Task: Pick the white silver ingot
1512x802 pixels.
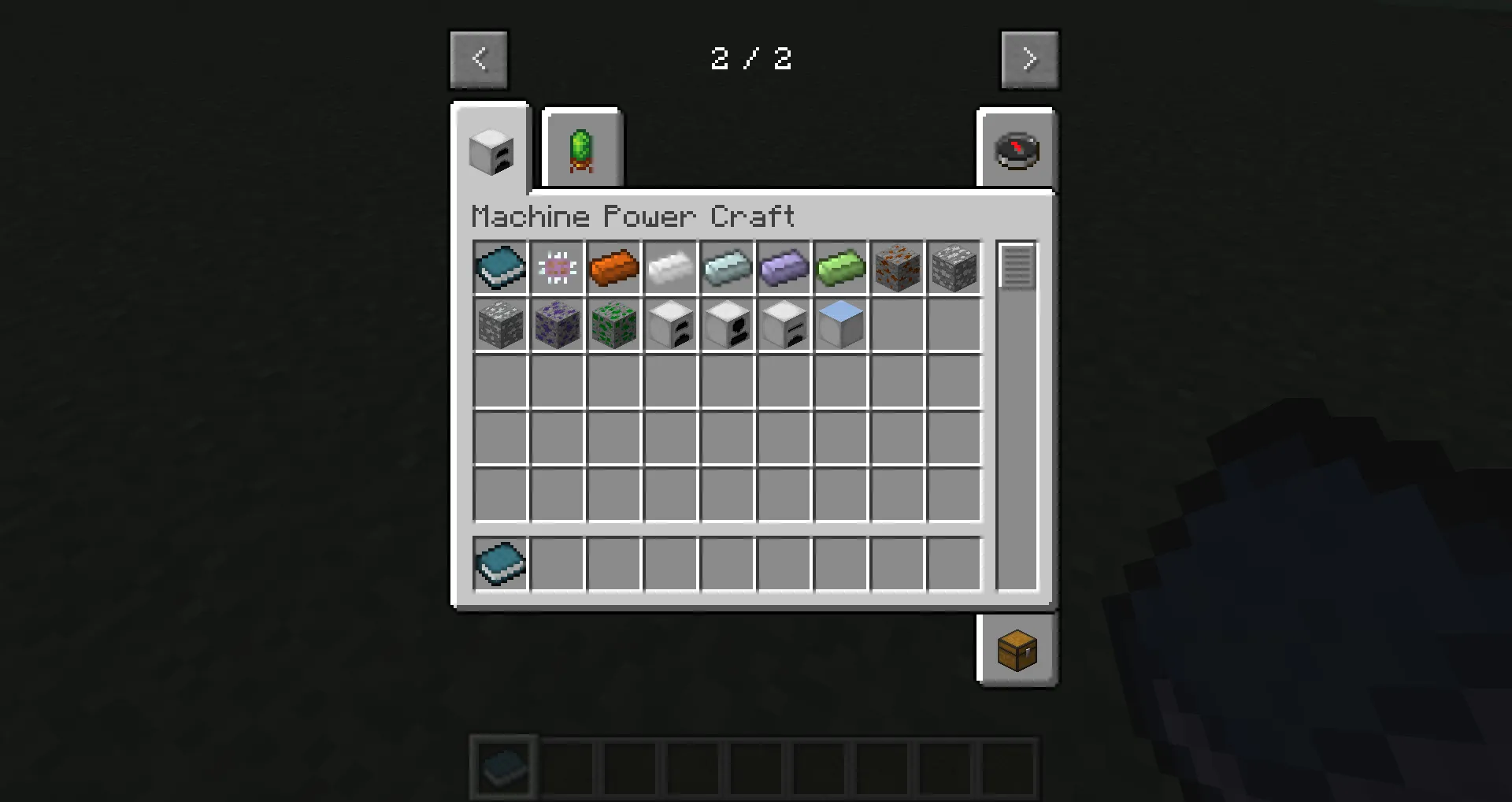Action: point(671,268)
